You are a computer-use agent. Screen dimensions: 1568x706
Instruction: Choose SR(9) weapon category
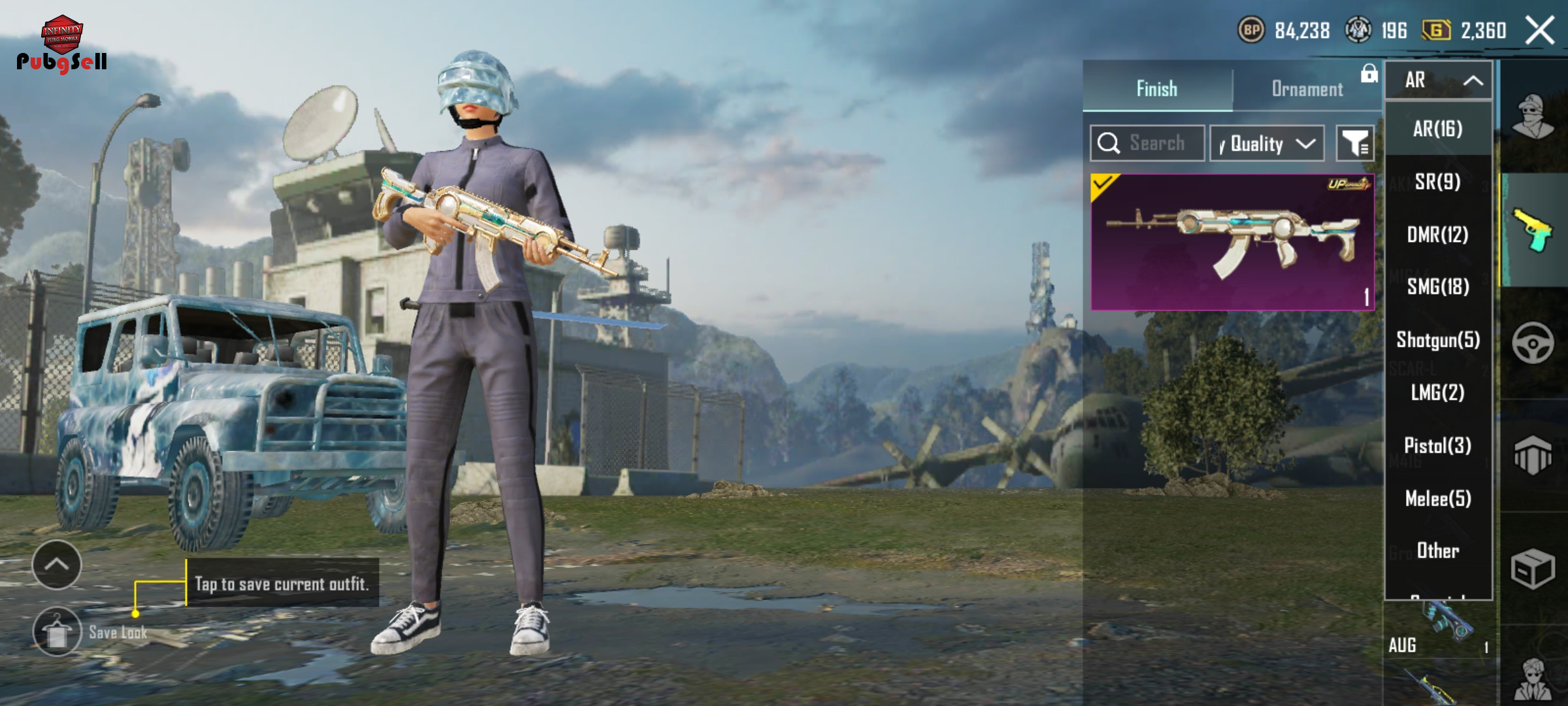click(1438, 182)
